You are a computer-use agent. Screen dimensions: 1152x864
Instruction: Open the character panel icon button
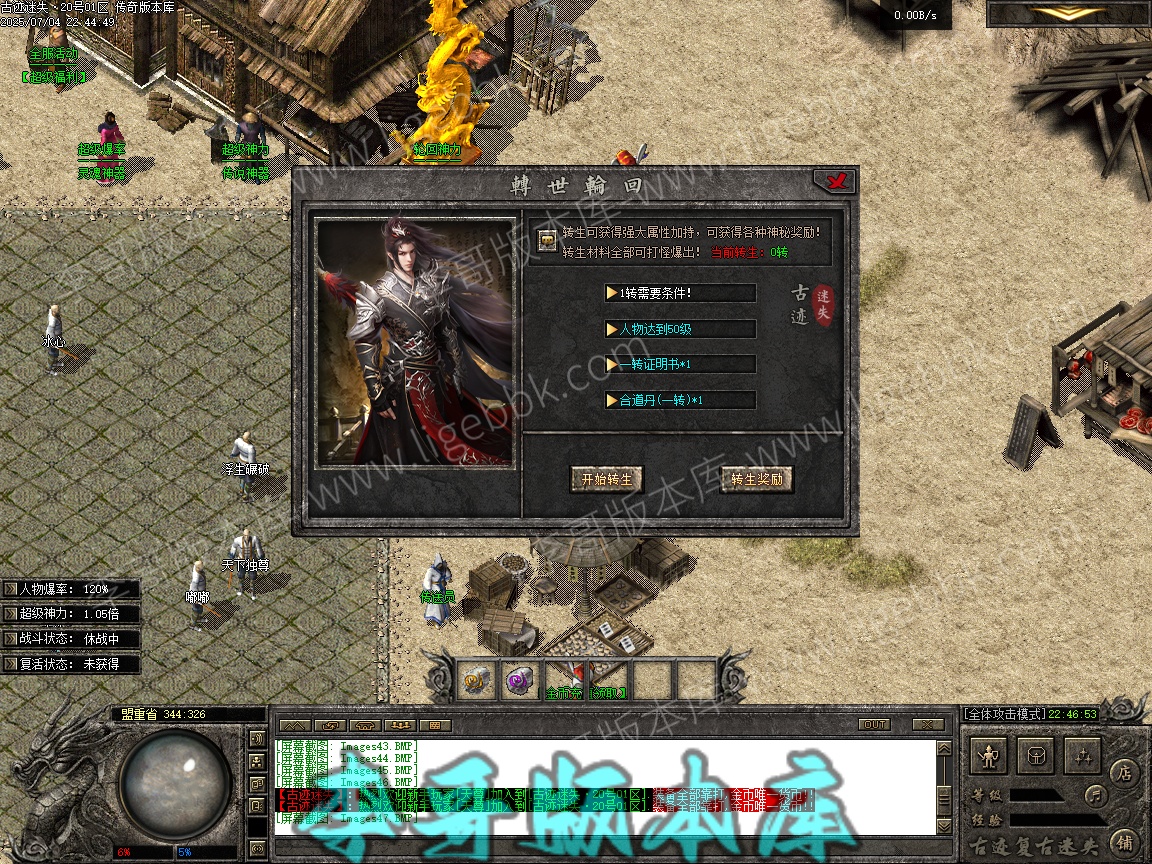point(990,757)
